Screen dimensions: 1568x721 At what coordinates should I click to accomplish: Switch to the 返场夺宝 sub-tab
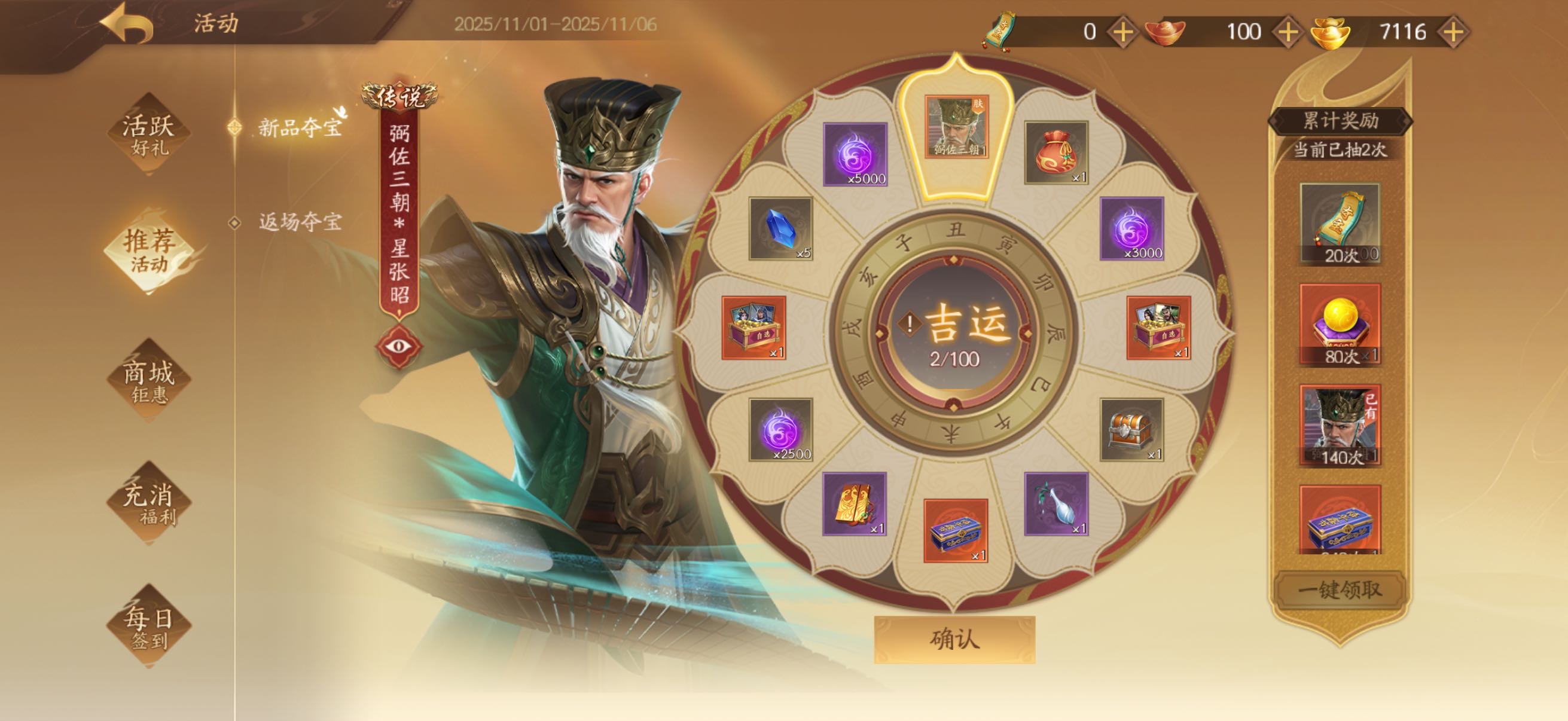(299, 221)
